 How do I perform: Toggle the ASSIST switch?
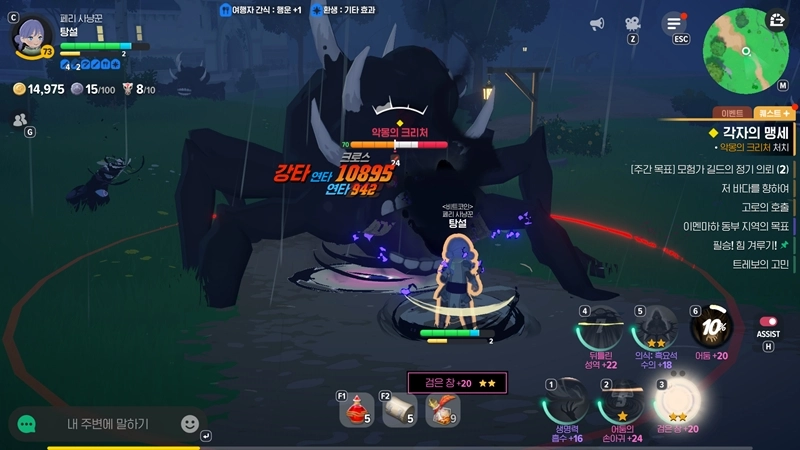point(768,322)
